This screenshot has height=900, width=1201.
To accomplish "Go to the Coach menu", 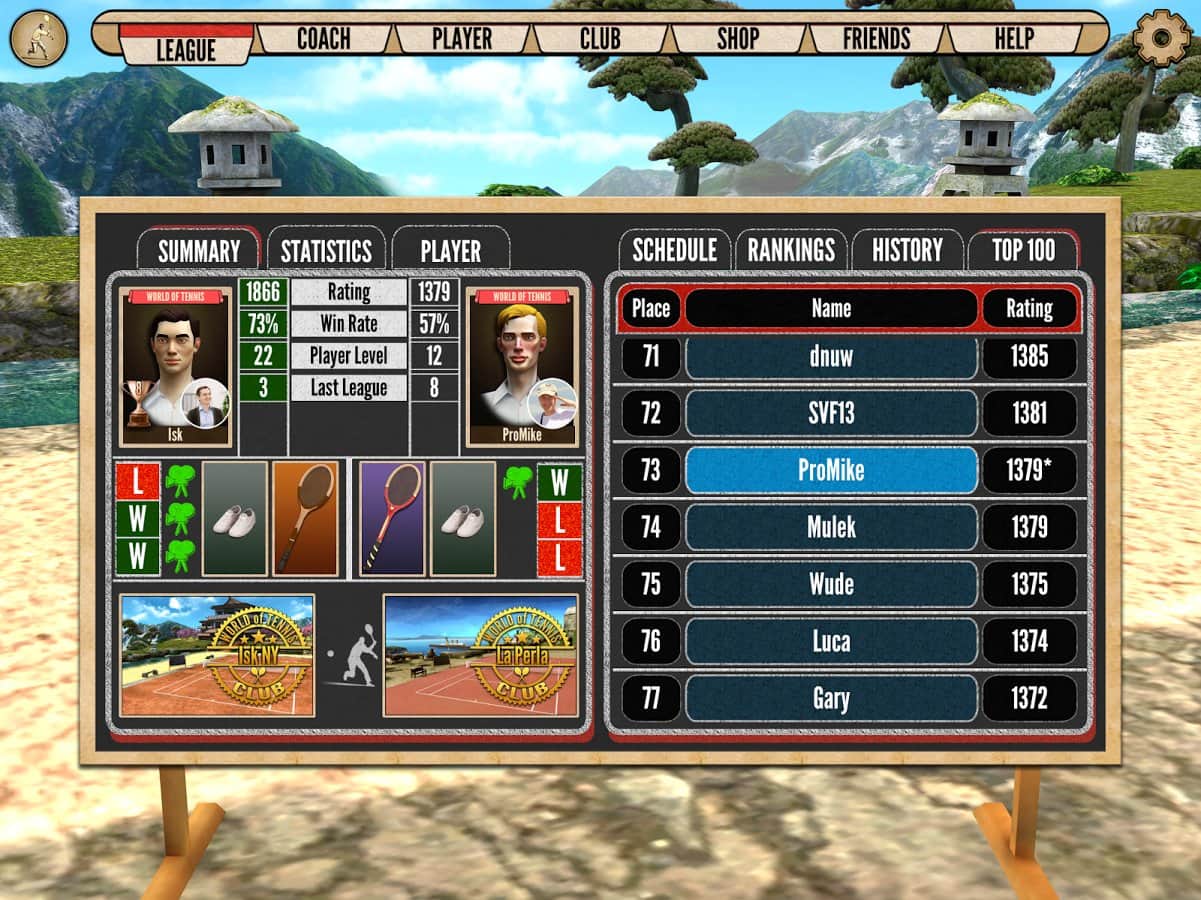I will [324, 39].
